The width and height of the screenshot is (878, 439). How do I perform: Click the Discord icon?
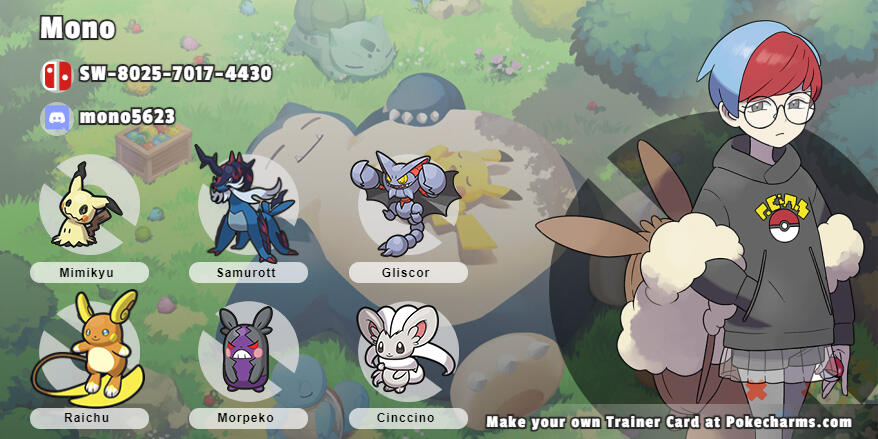coord(55,118)
